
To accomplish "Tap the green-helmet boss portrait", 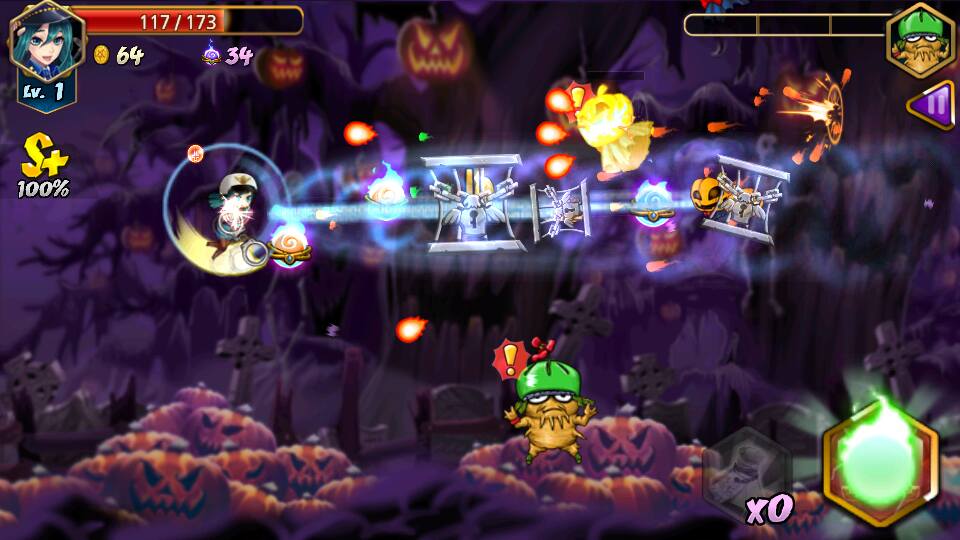I will pyautogui.click(x=919, y=39).
